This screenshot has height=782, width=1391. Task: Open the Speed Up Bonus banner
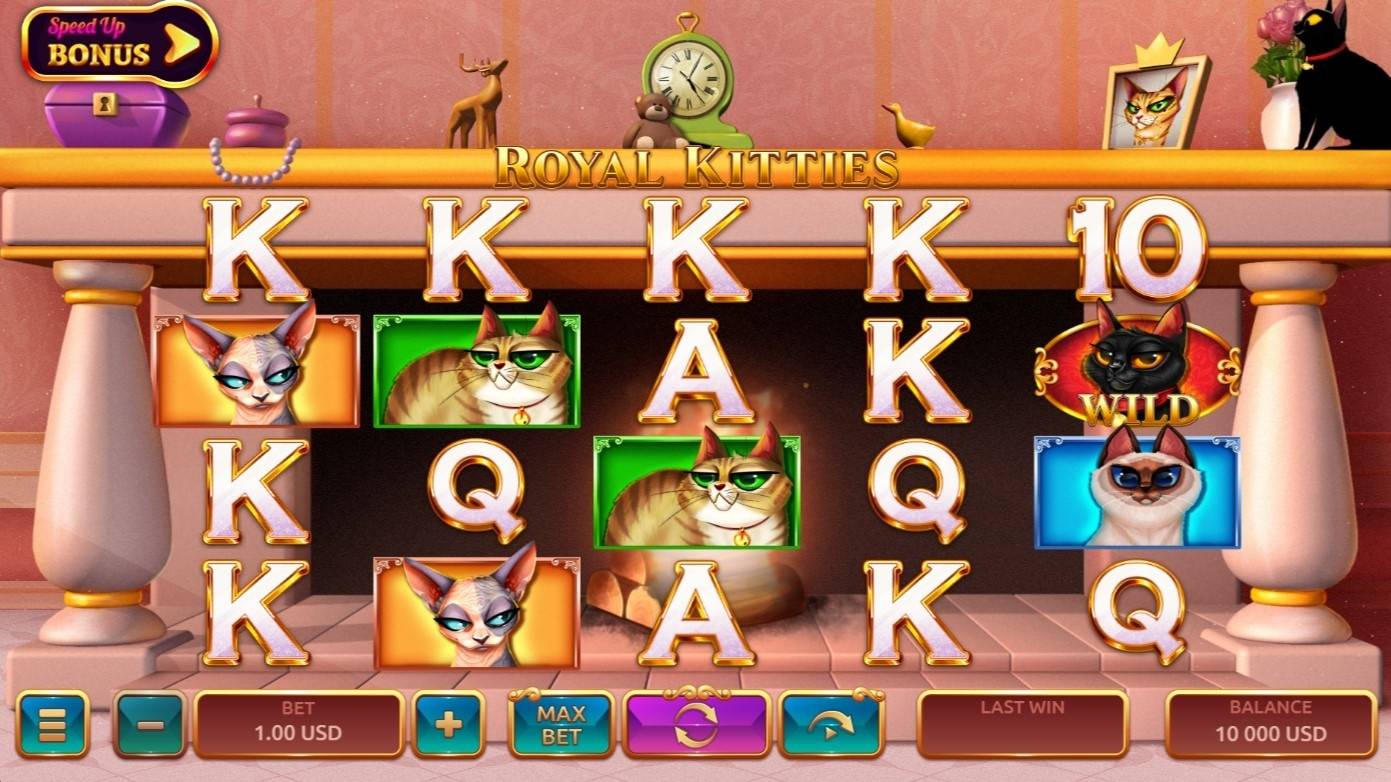100,42
